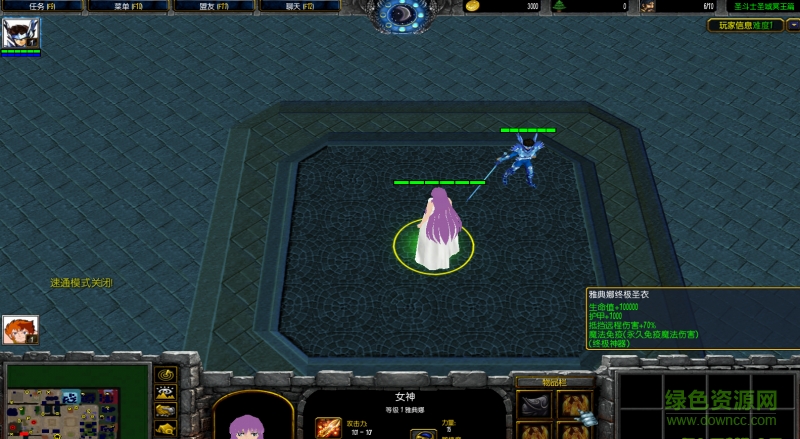Click the day-night moon clock

tap(403, 14)
